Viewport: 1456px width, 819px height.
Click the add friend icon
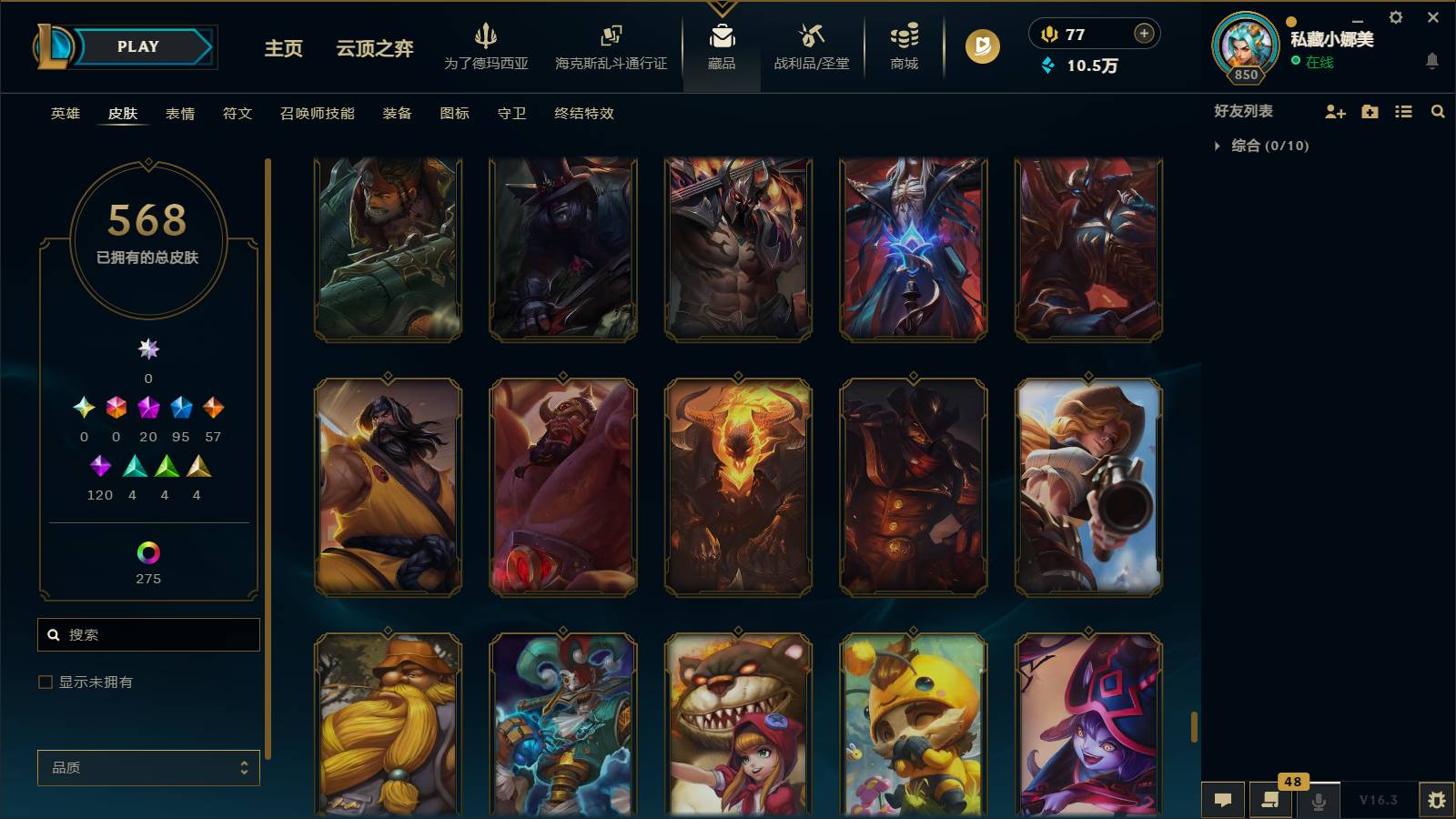pyautogui.click(x=1336, y=112)
